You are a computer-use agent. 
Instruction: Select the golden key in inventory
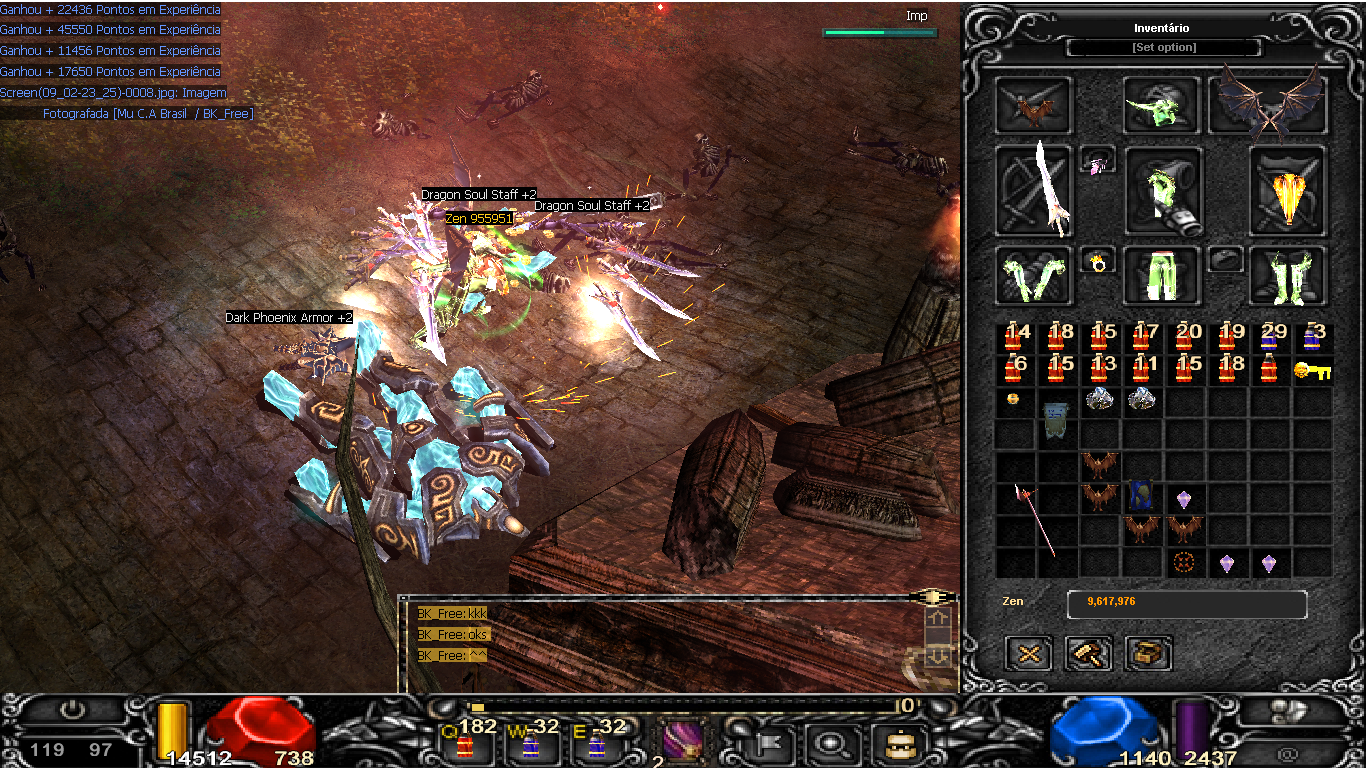tap(1312, 371)
